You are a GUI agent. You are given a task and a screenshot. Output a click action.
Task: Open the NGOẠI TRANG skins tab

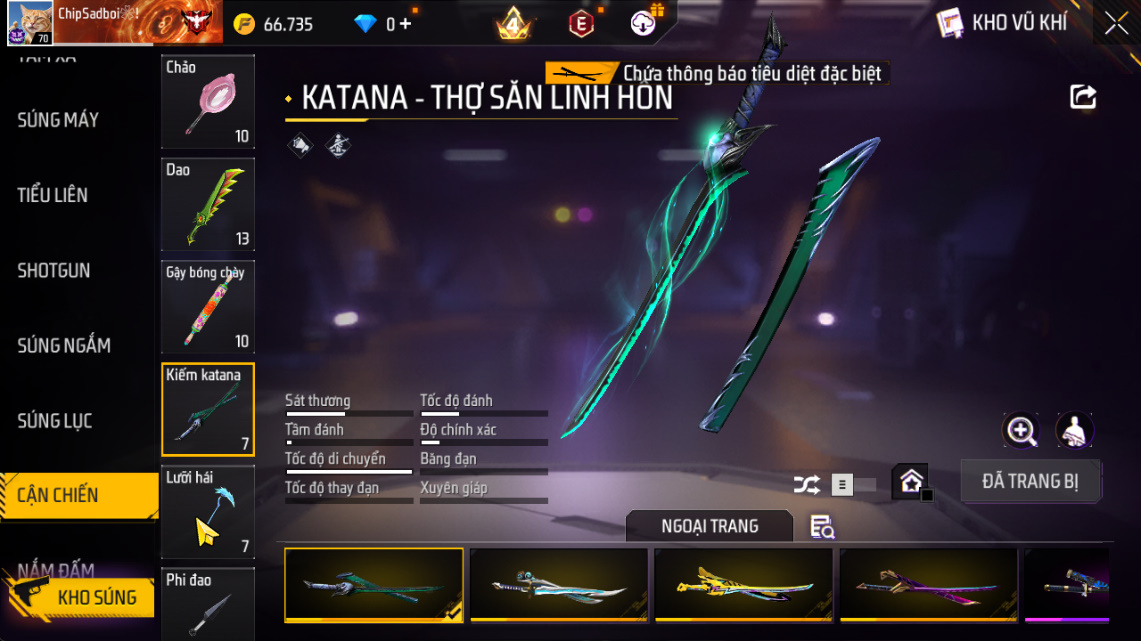pyautogui.click(x=709, y=526)
